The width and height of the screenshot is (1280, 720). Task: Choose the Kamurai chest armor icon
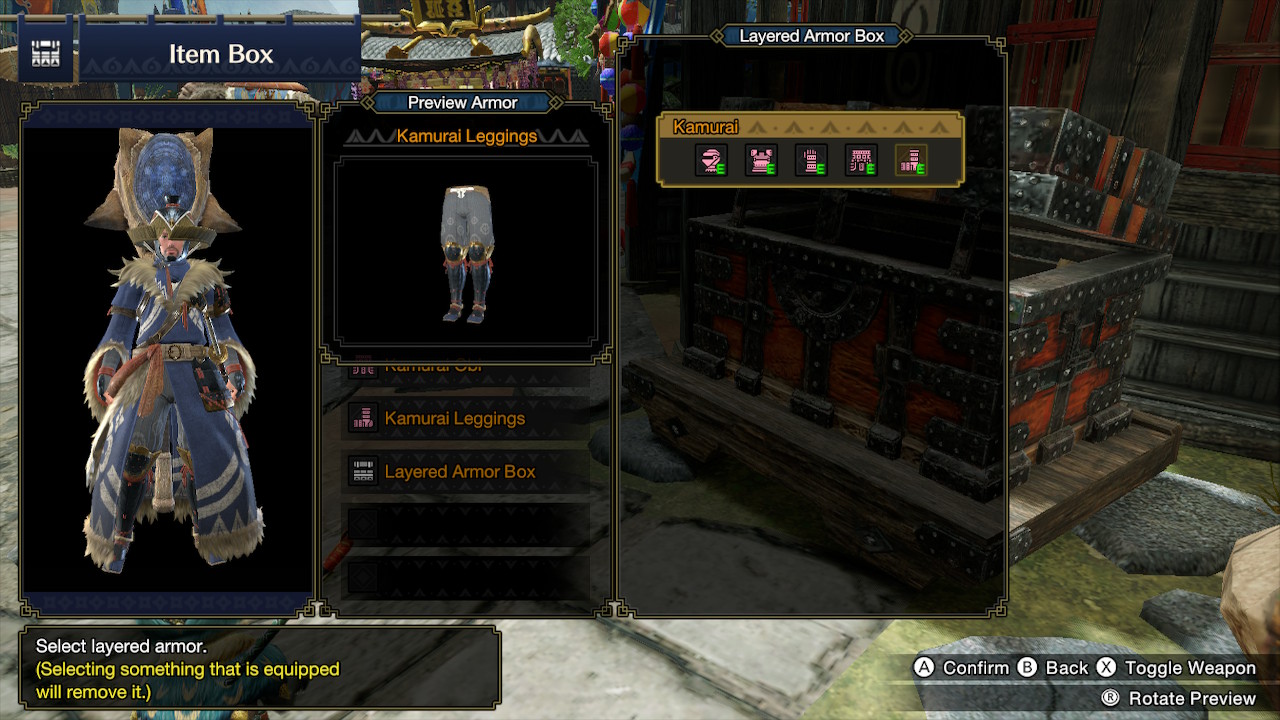tap(761, 160)
